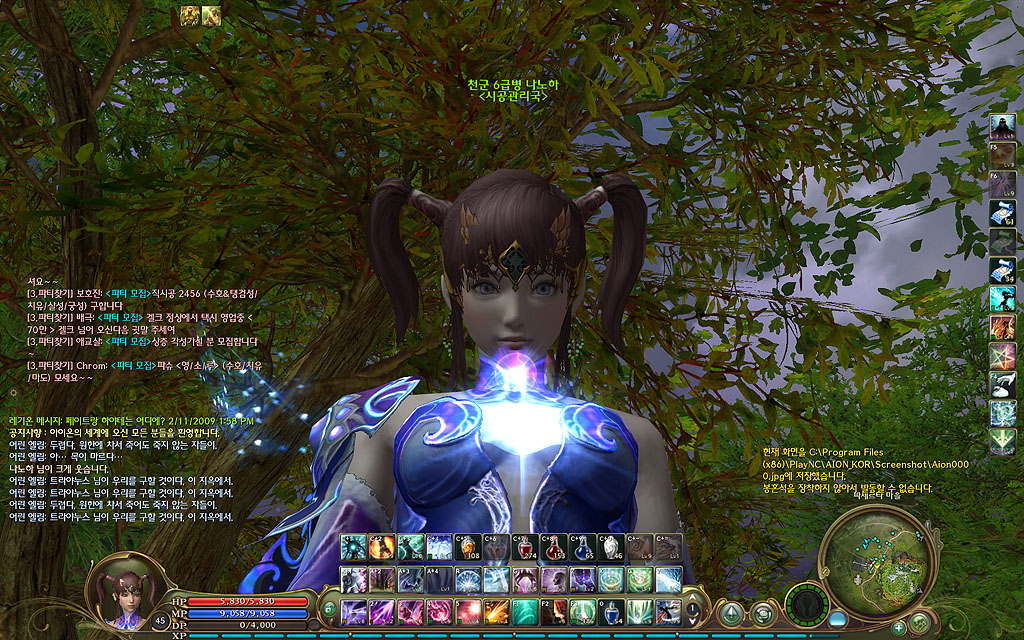The height and width of the screenshot is (640, 1024).
Task: Click the round green button left of hotbar
Action: tap(328, 609)
